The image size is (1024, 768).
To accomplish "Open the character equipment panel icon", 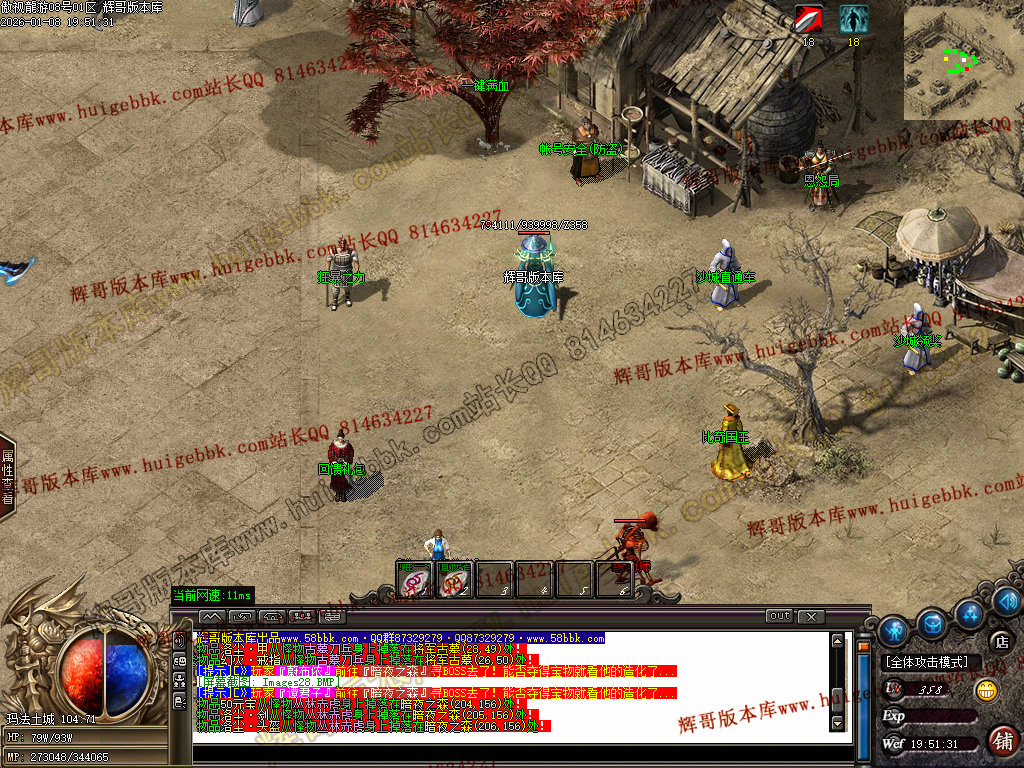I will 894,630.
